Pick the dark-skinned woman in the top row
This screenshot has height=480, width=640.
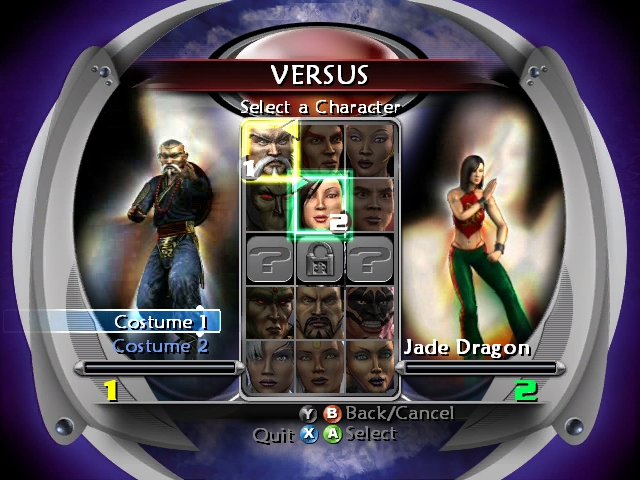click(371, 150)
